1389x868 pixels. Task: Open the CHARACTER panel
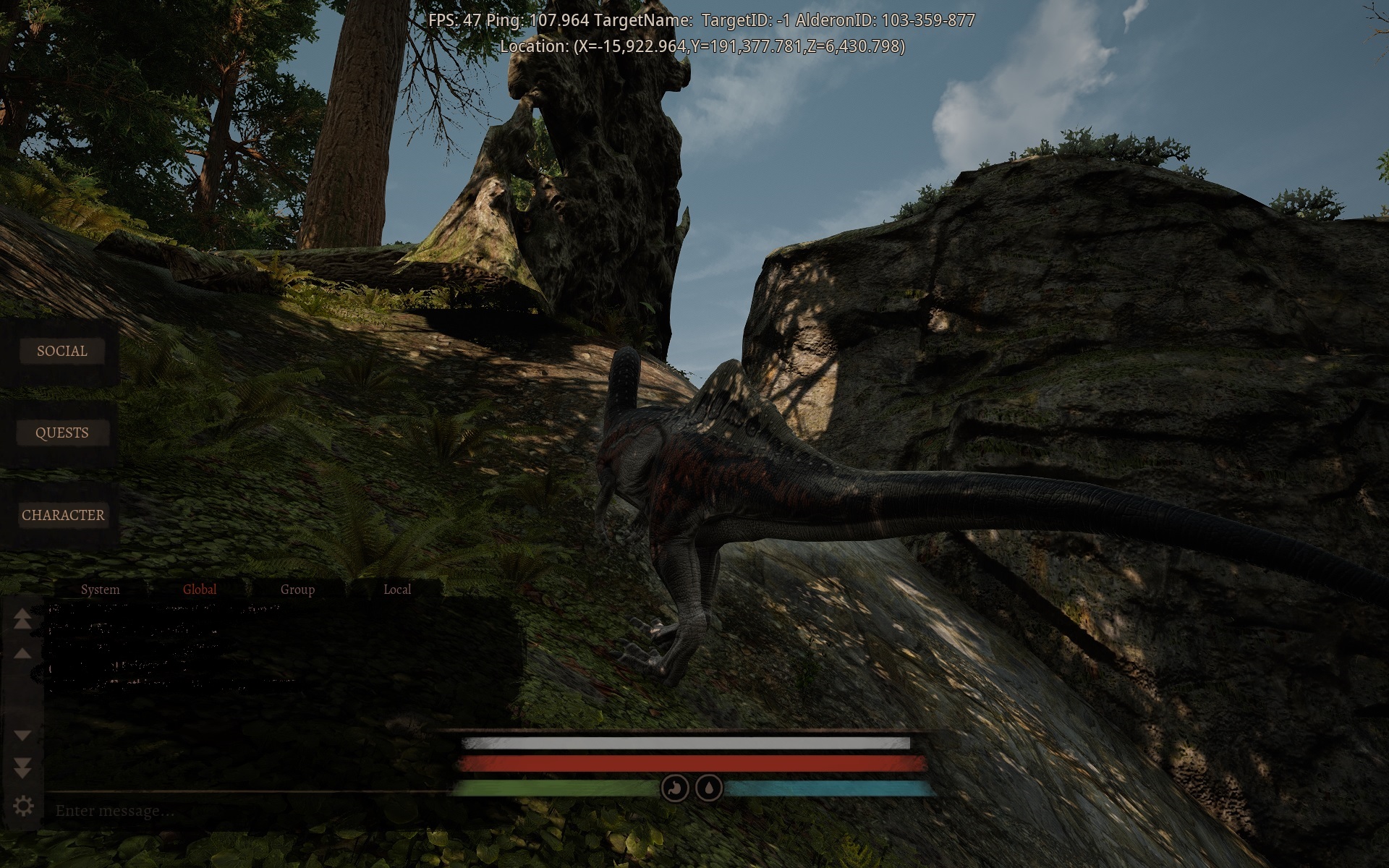point(64,515)
